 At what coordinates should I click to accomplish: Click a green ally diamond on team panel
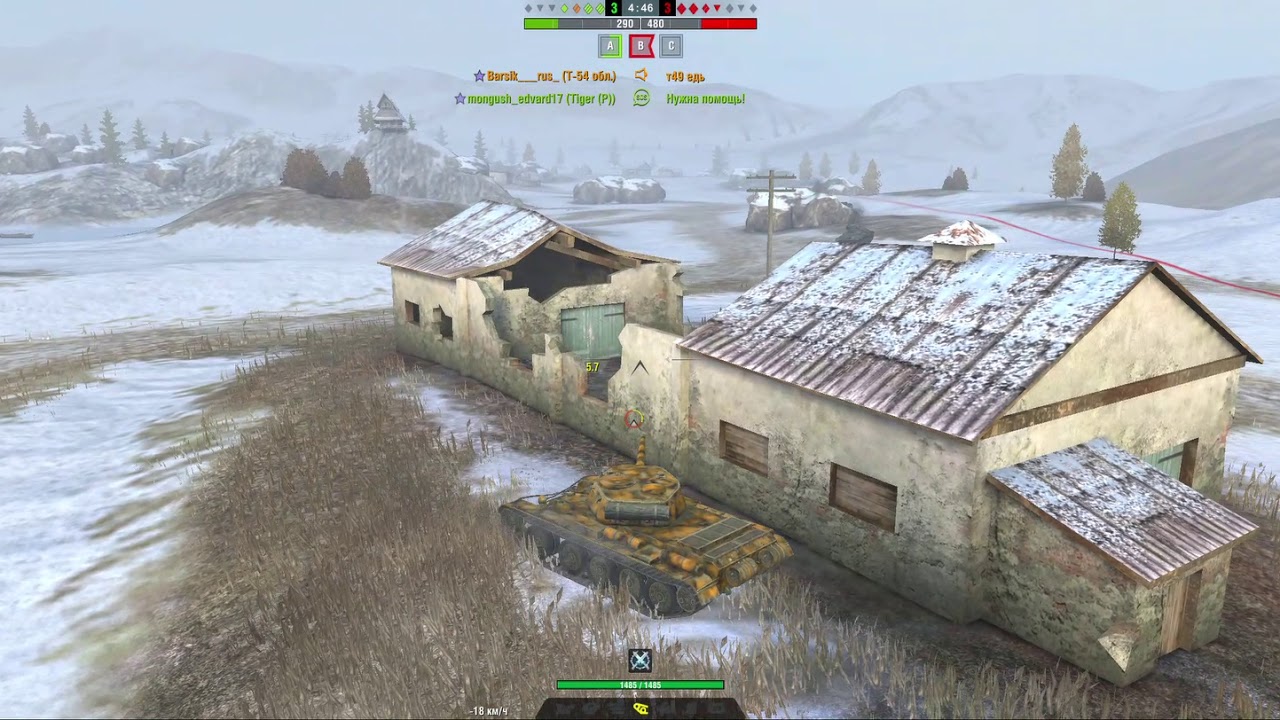[x=564, y=8]
